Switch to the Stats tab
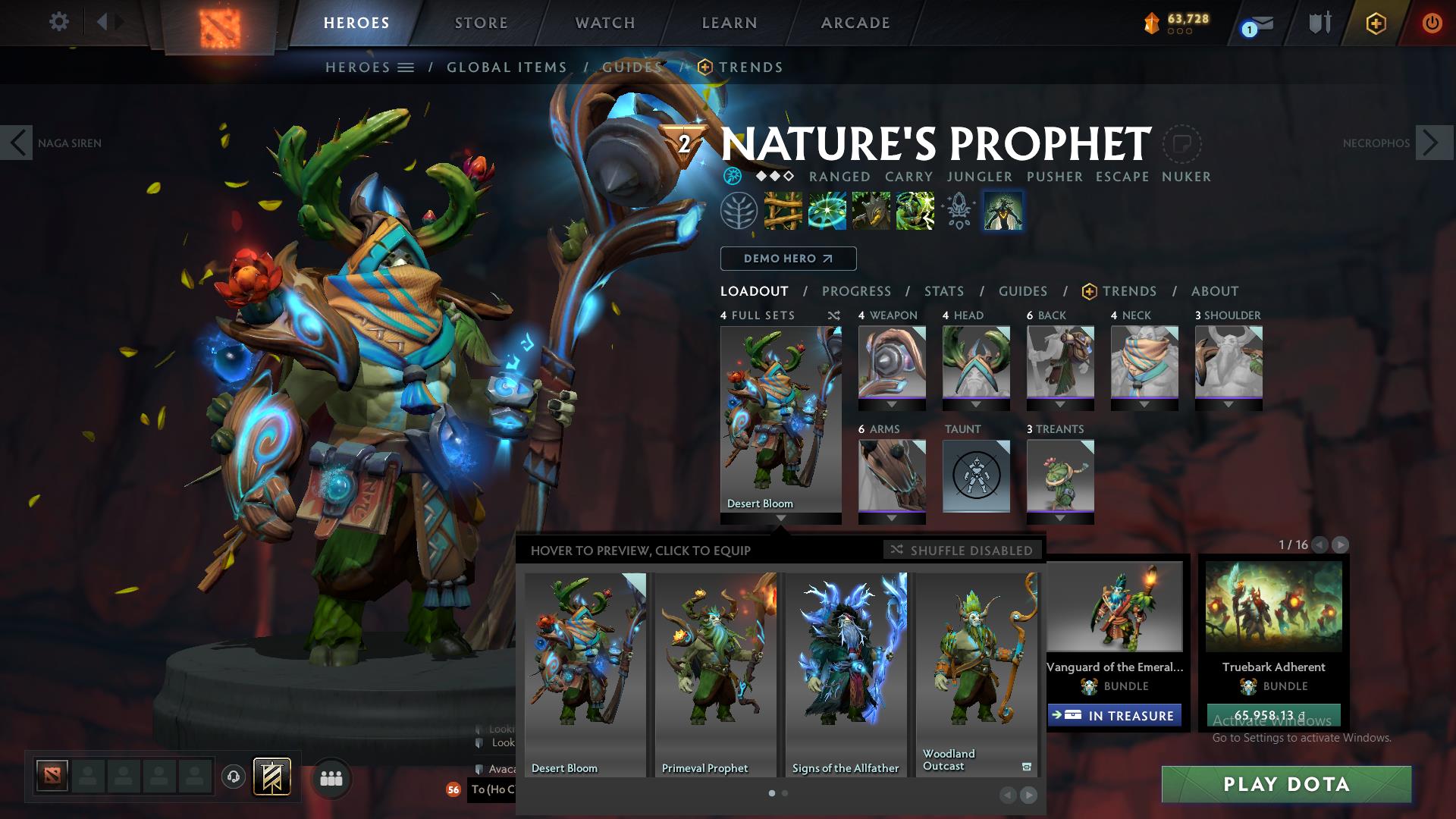 (943, 290)
